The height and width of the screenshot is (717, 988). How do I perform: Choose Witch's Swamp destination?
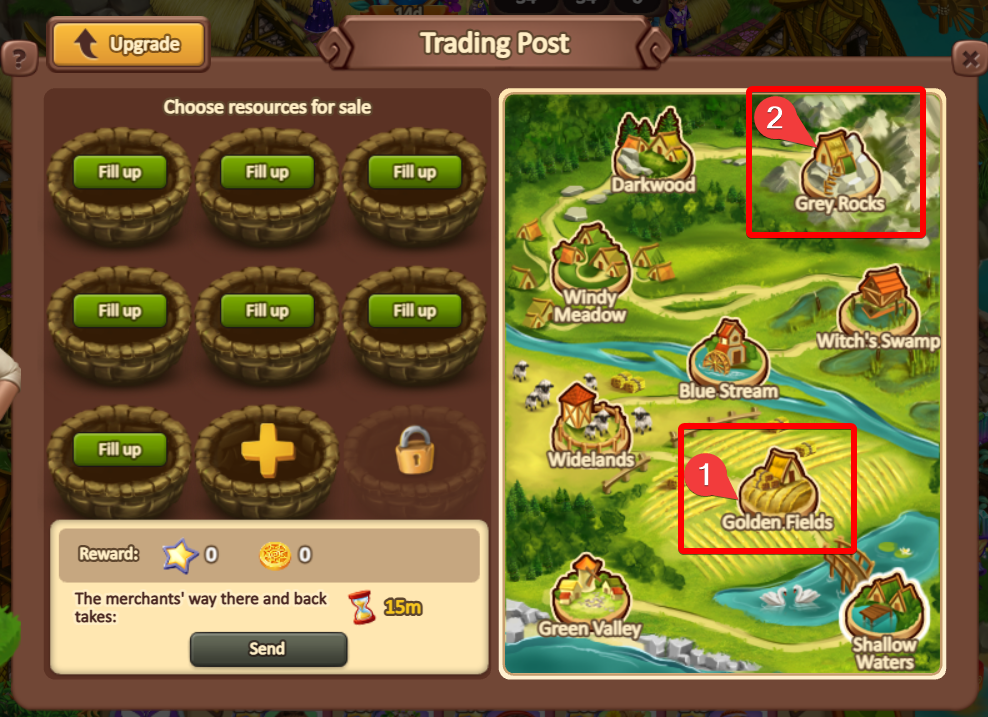click(877, 310)
